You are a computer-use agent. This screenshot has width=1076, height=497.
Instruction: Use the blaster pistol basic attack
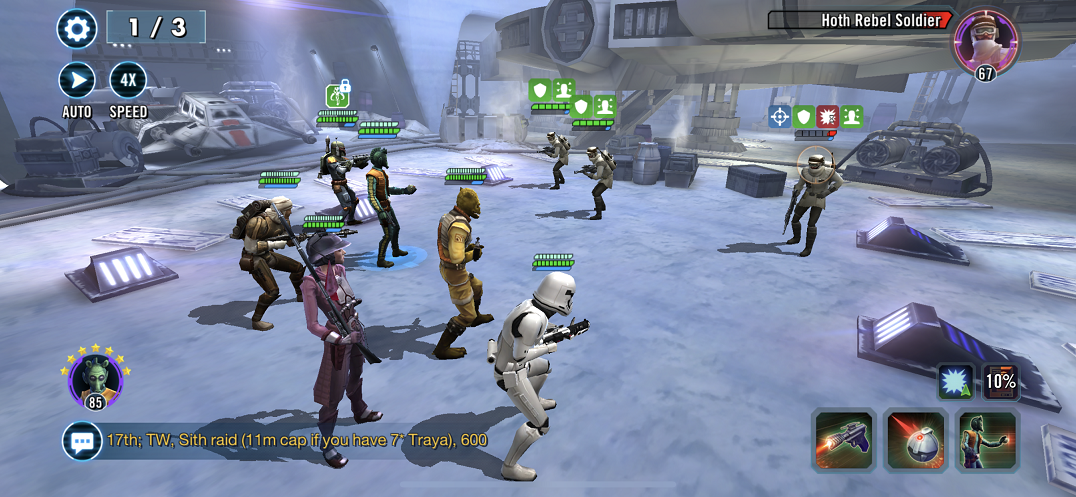pos(844,440)
